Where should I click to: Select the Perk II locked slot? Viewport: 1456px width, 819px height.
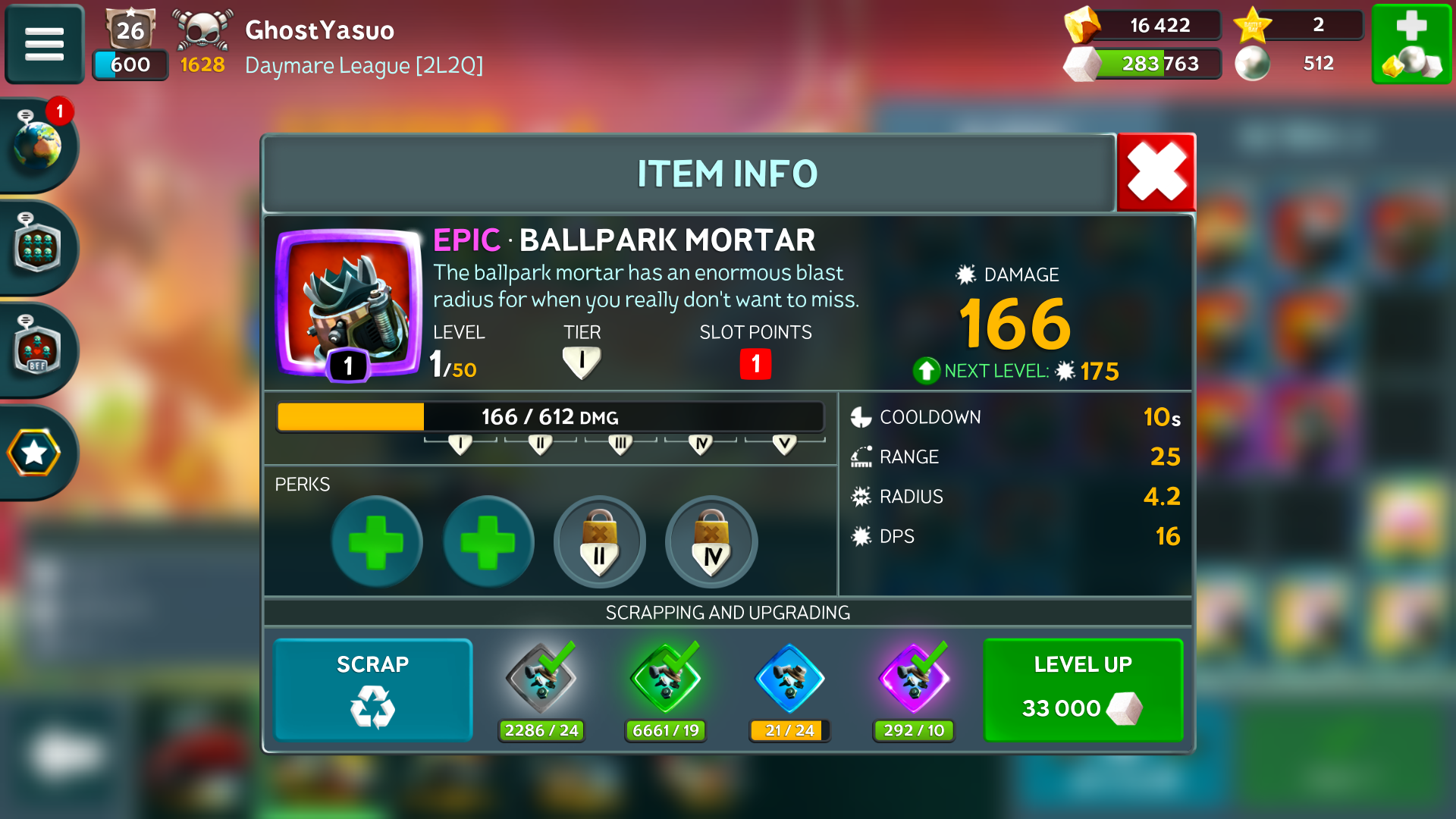tap(599, 541)
